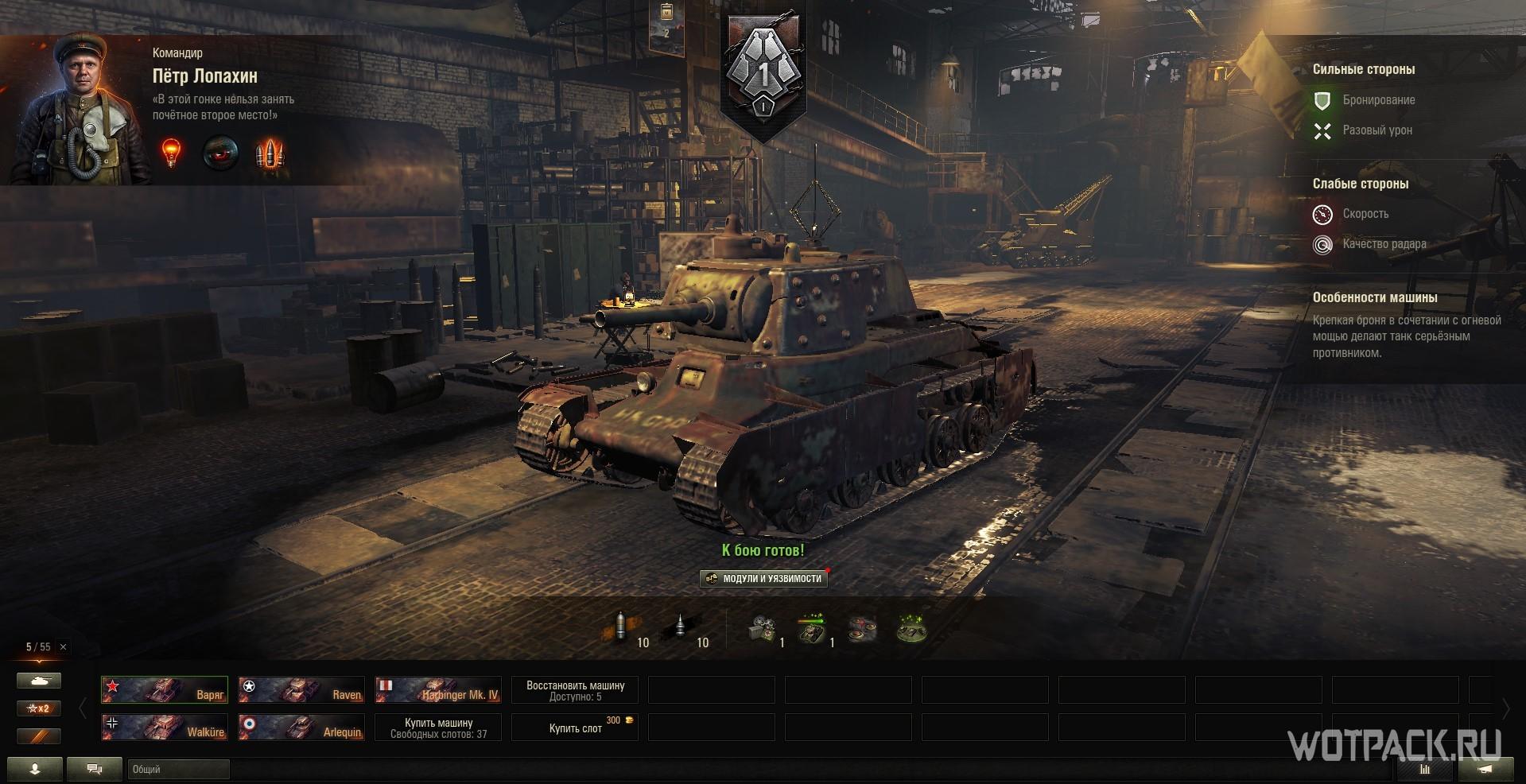Image resolution: width=1526 pixels, height=784 pixels.
Task: Open Восстановить машину vehicle recovery
Action: [x=575, y=689]
